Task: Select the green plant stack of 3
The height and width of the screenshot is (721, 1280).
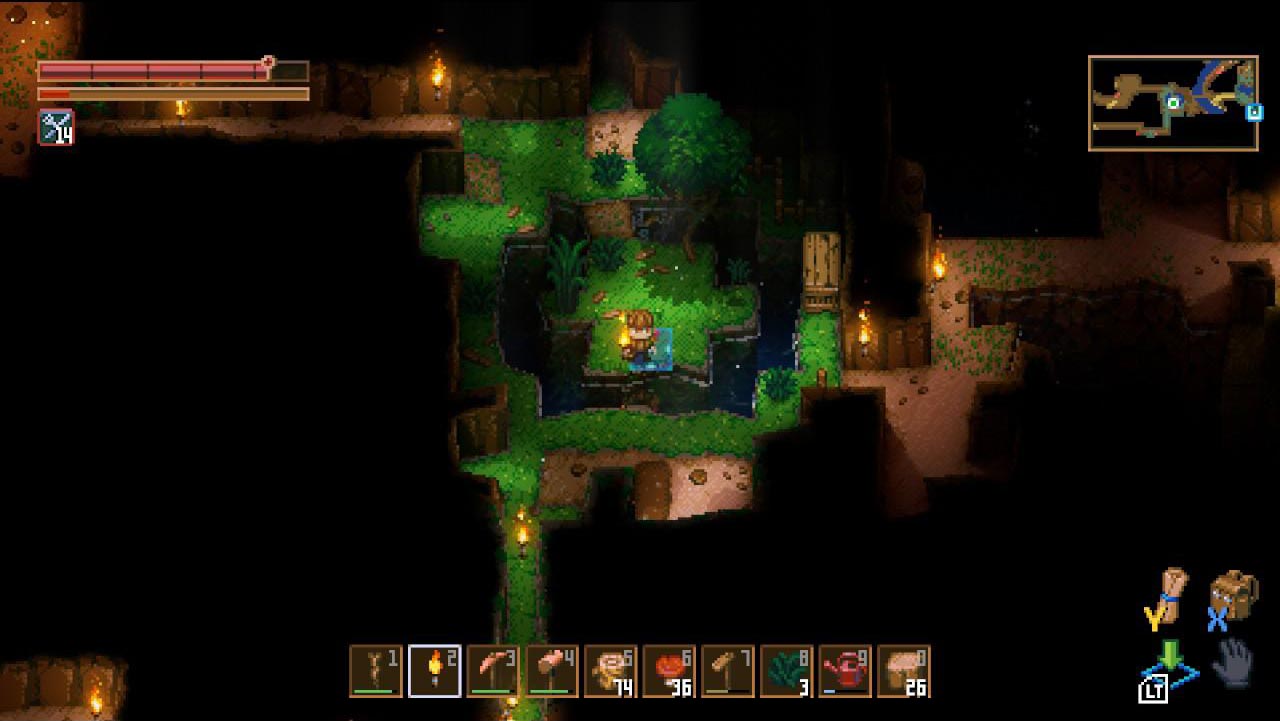Action: point(786,670)
